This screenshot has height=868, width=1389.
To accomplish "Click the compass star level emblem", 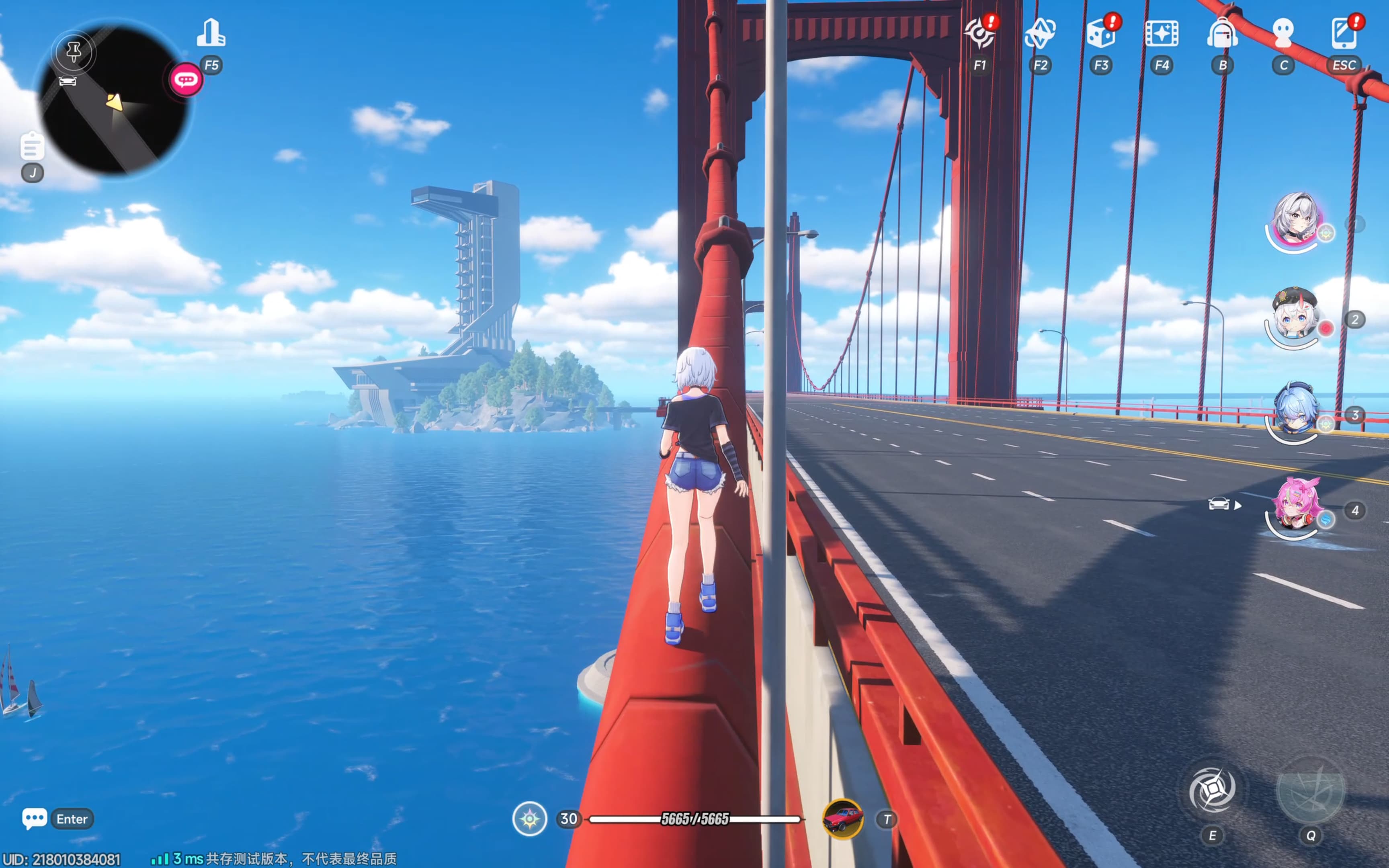I will pos(529,819).
